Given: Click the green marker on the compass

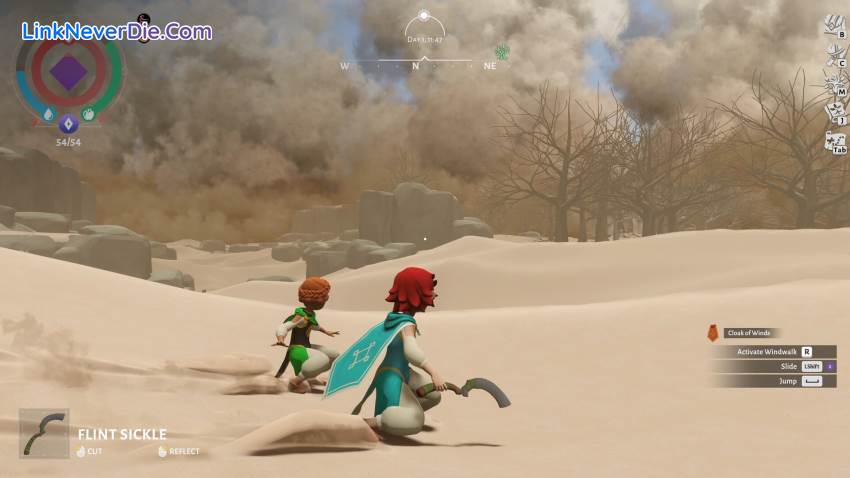Looking at the screenshot, I should (502, 52).
